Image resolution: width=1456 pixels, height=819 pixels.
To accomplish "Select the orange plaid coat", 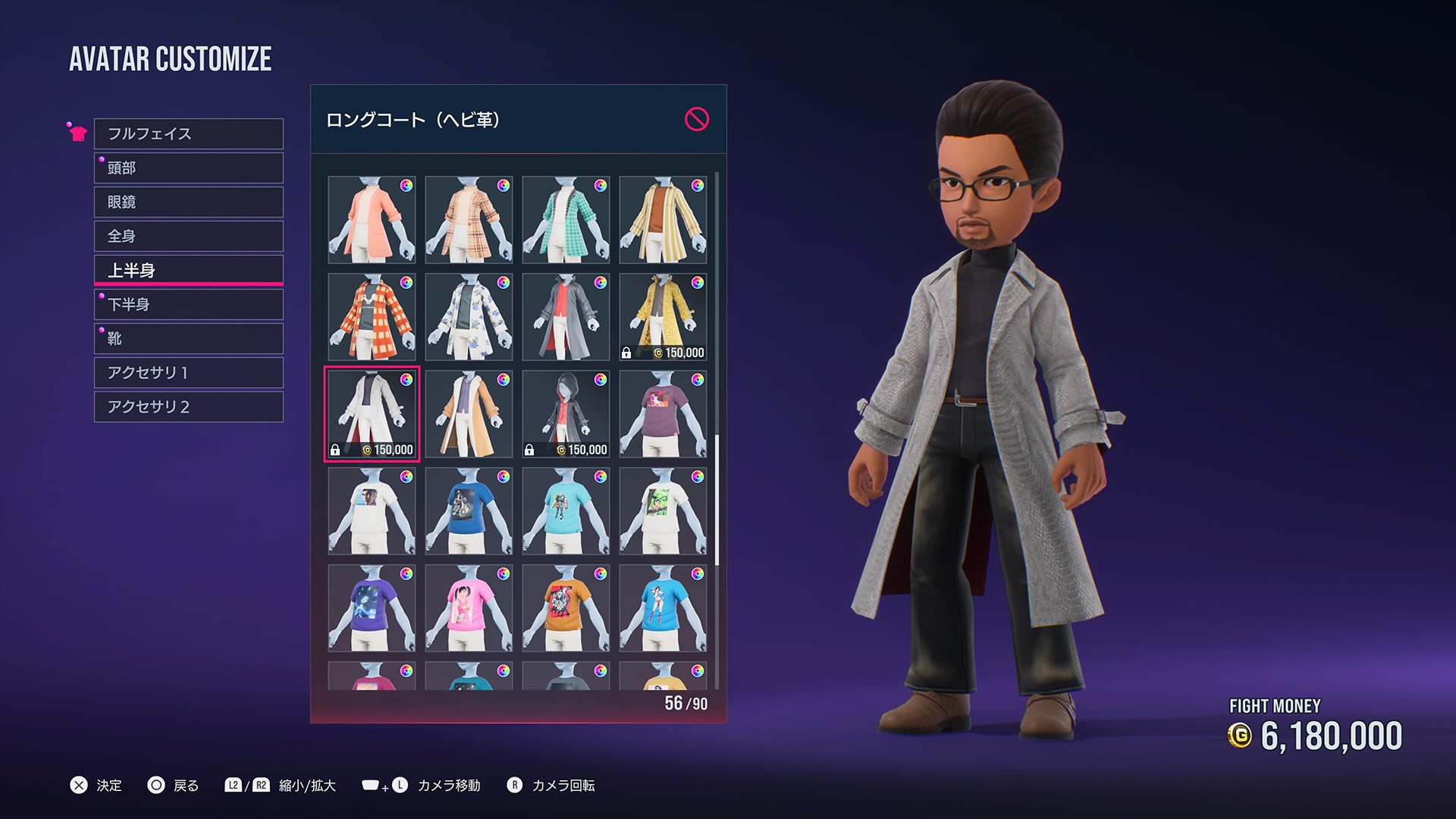I will pos(372,317).
